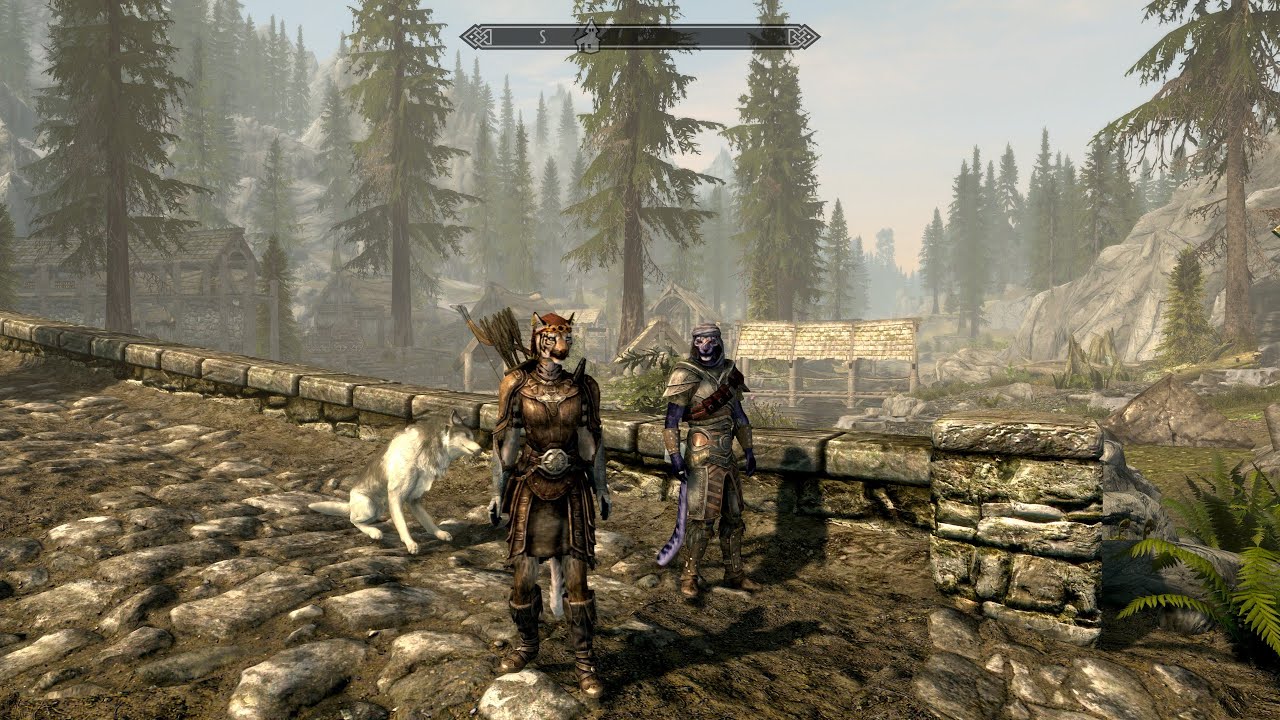Click the house location marker on the compass
Screen dimensions: 1280x720
586,37
